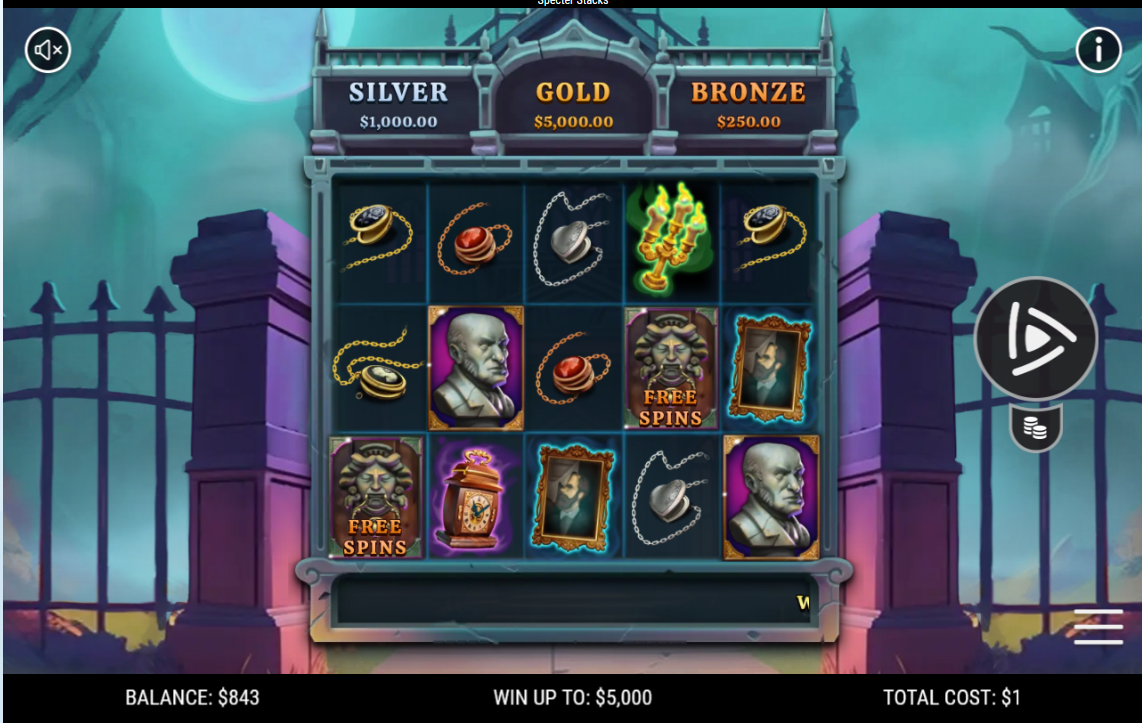This screenshot has width=1142, height=723.
Task: Toggle the muted sound speaker icon
Action: click(x=48, y=49)
